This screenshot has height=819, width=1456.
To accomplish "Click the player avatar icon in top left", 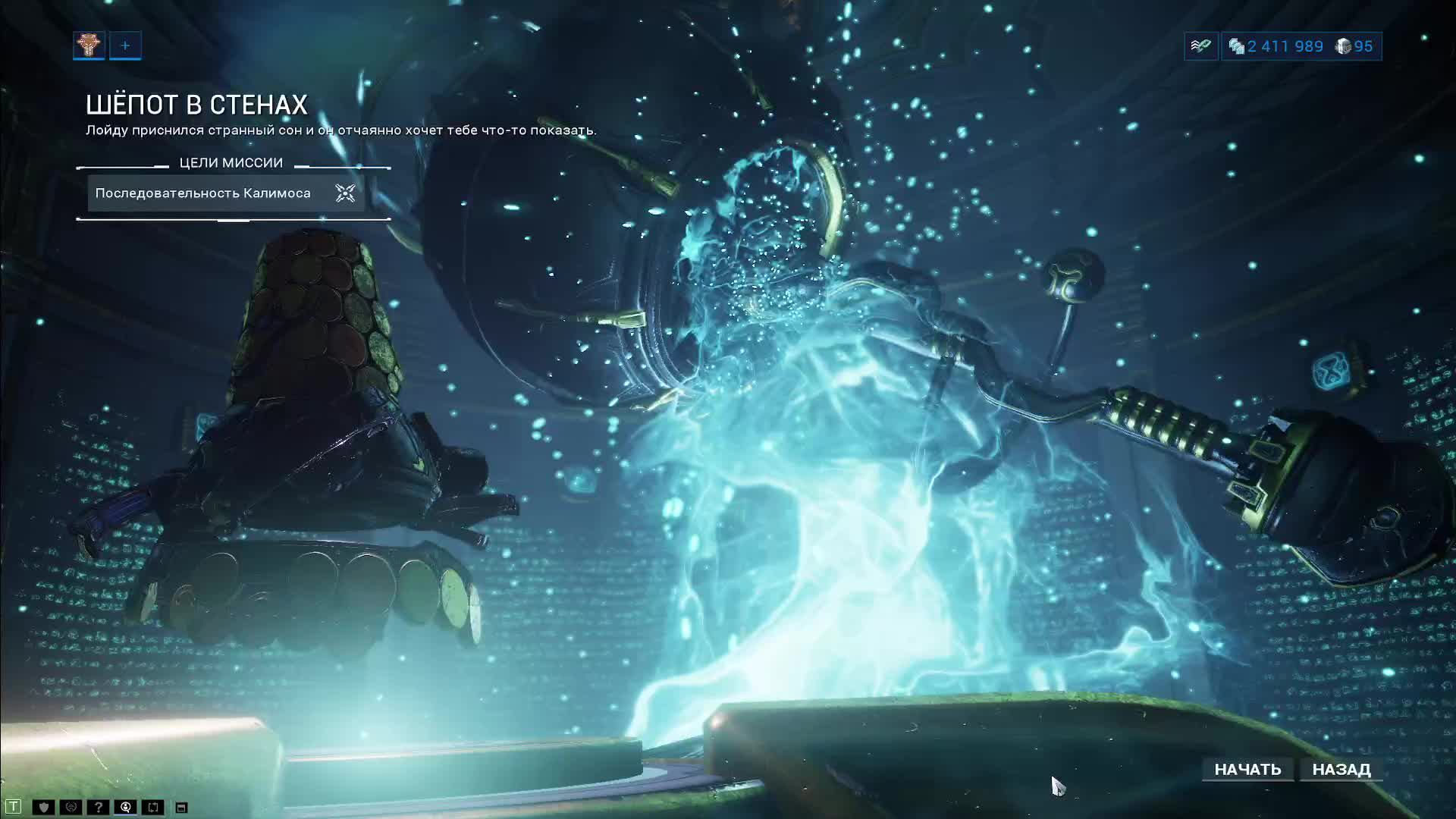I will [x=88, y=45].
